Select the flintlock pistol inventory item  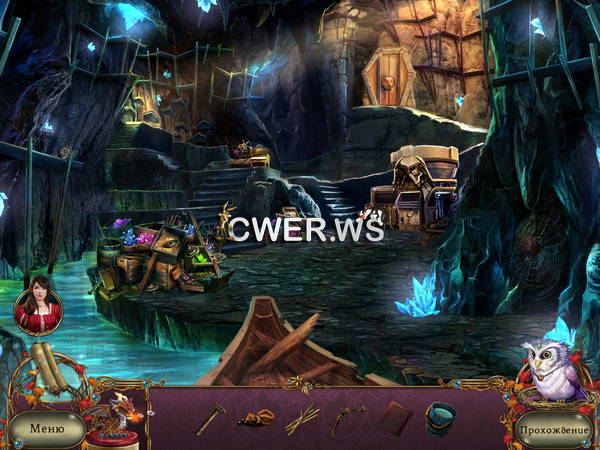[346, 418]
